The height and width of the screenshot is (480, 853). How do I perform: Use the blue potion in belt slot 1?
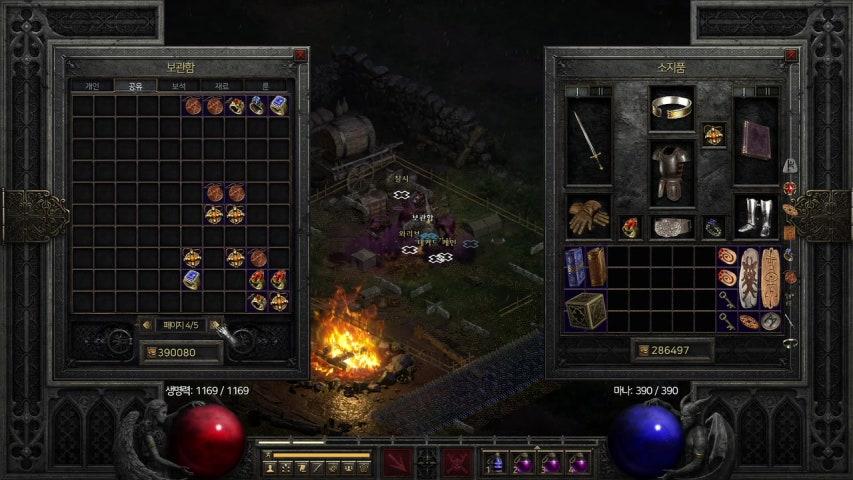point(495,462)
